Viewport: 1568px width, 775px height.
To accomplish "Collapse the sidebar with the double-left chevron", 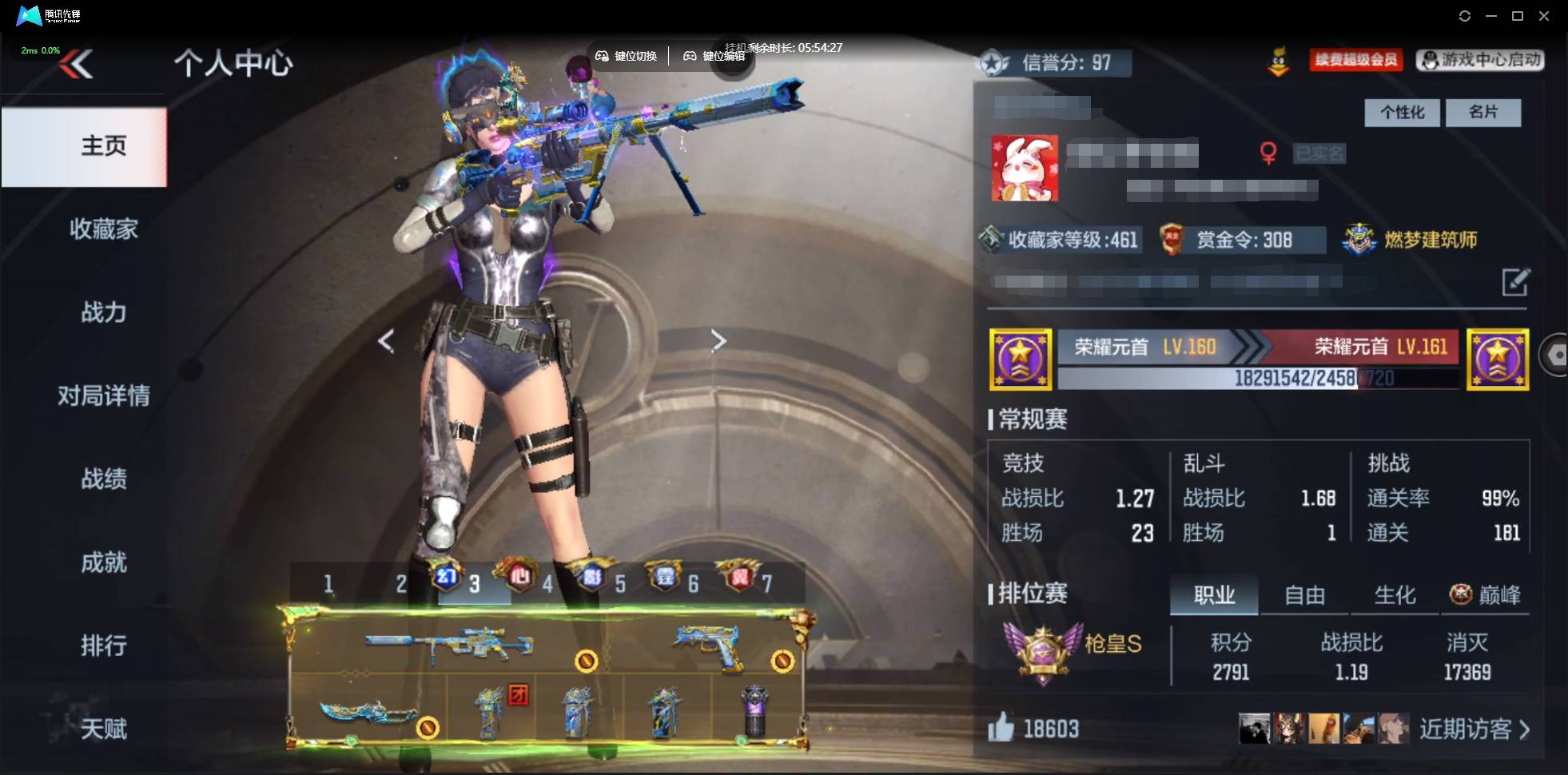I will pyautogui.click(x=76, y=64).
